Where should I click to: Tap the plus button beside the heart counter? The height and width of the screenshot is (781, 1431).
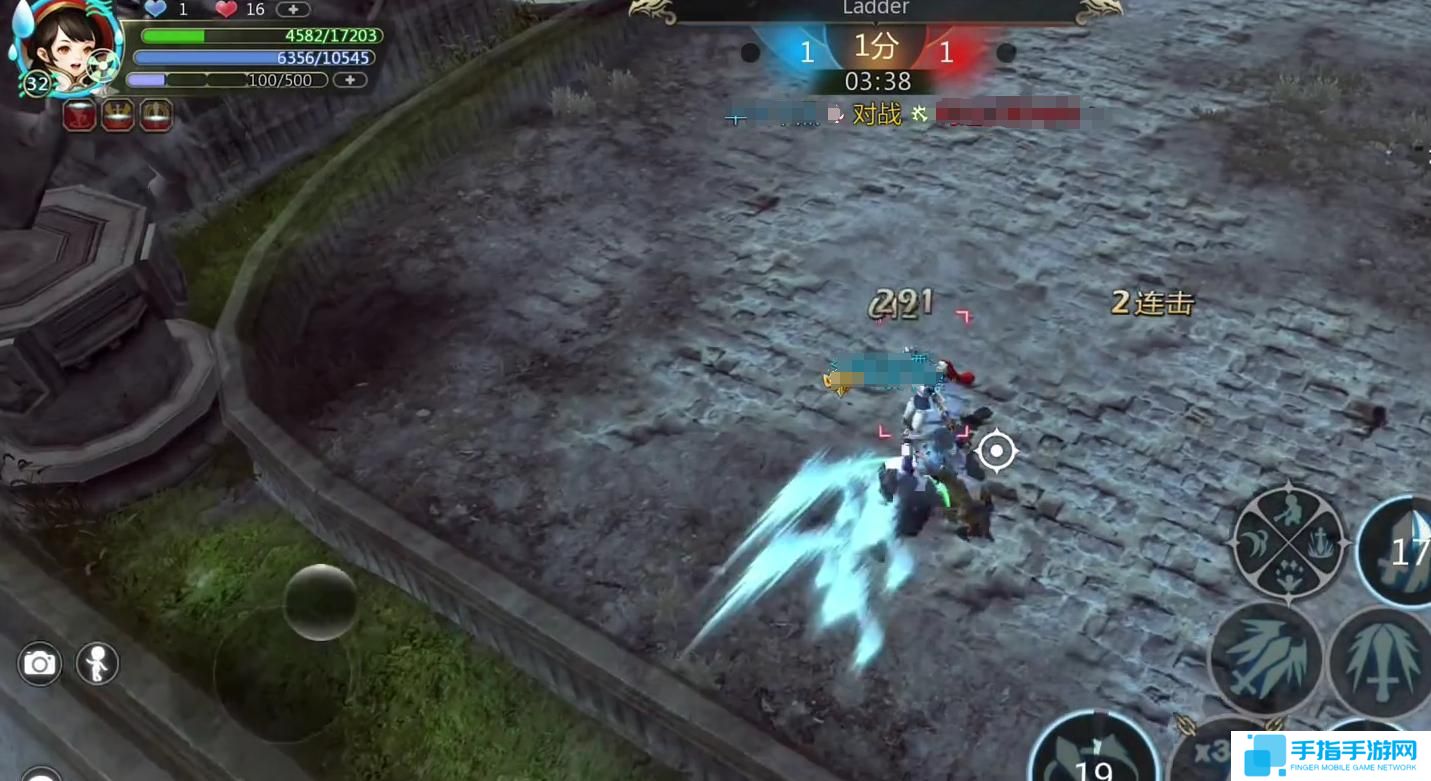[292, 10]
